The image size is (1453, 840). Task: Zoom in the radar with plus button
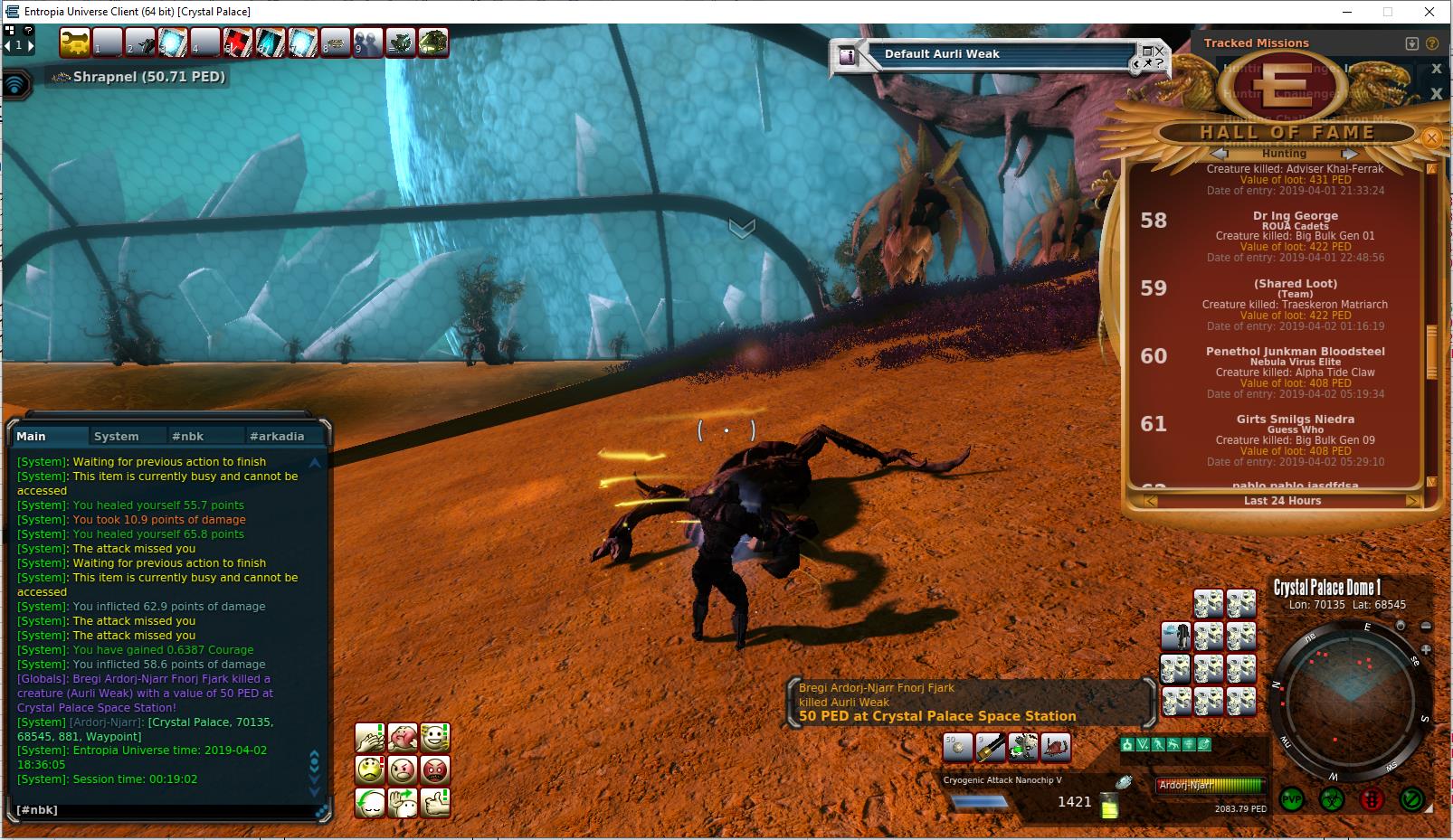click(x=1426, y=649)
